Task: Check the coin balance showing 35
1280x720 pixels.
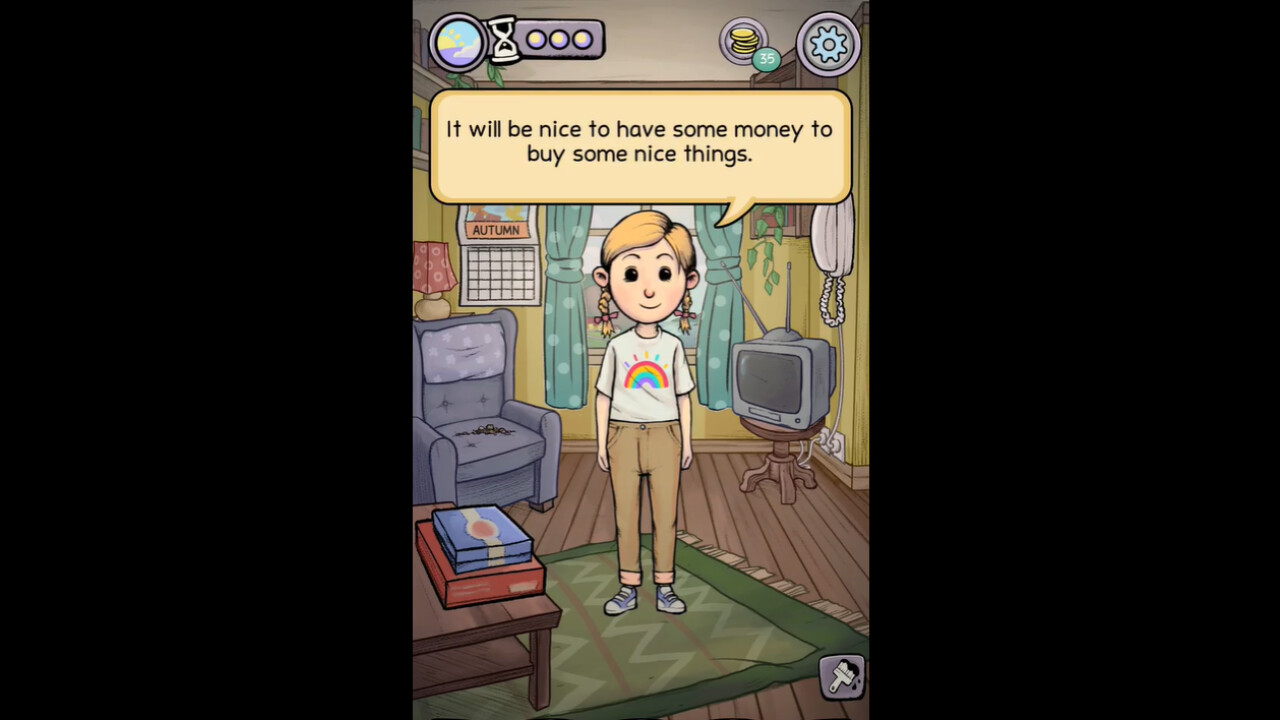Action: 767,59
